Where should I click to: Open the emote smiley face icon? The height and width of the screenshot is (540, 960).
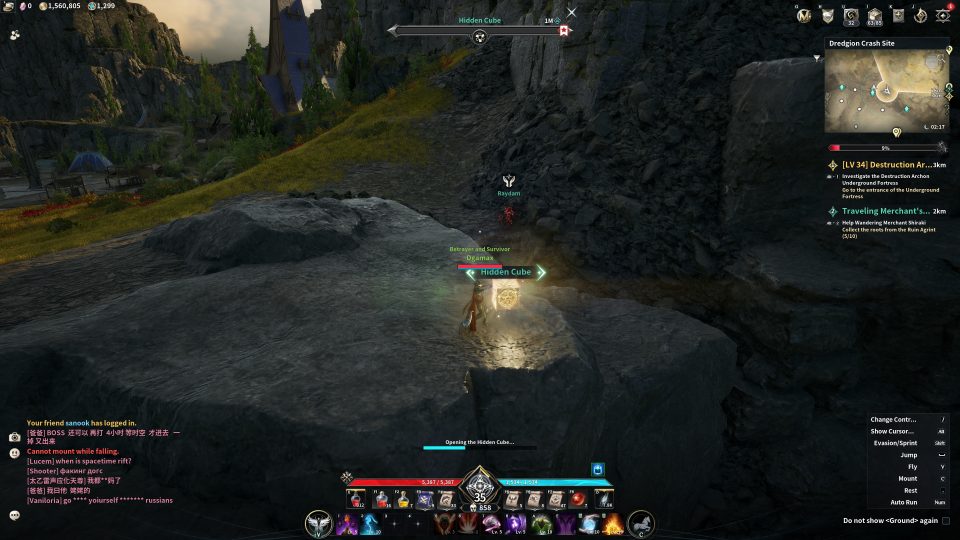(15, 453)
